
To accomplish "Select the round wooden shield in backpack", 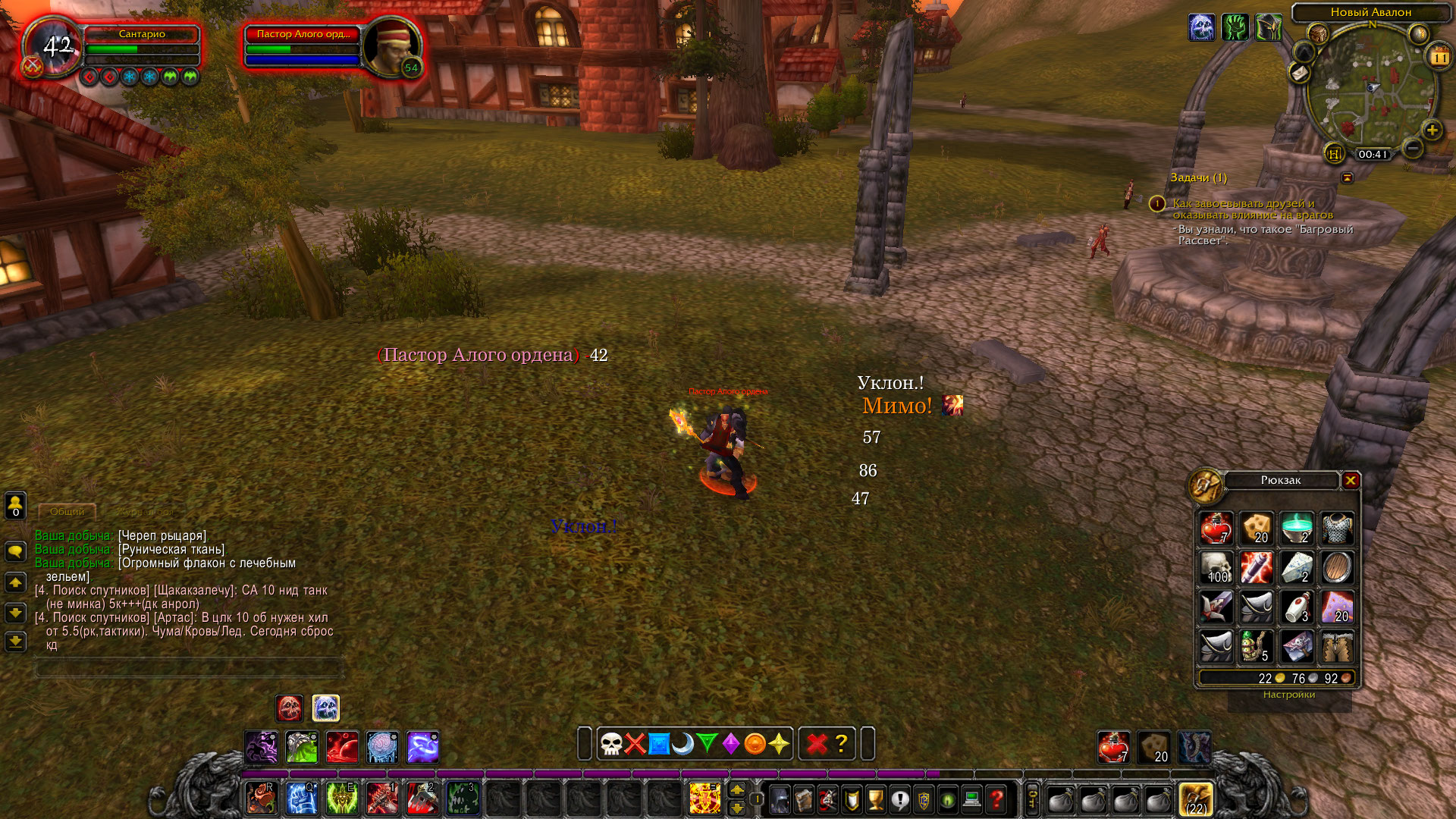I will [x=1337, y=568].
